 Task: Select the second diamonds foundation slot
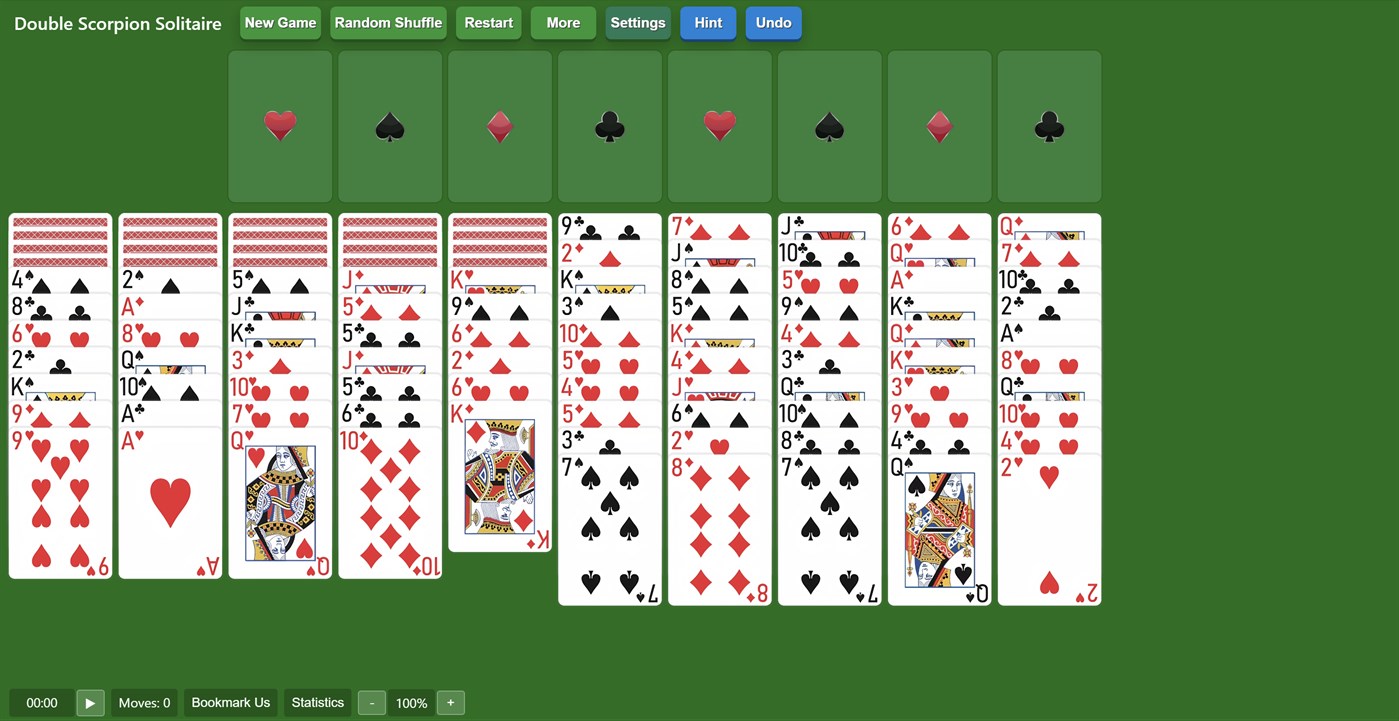[939, 127]
